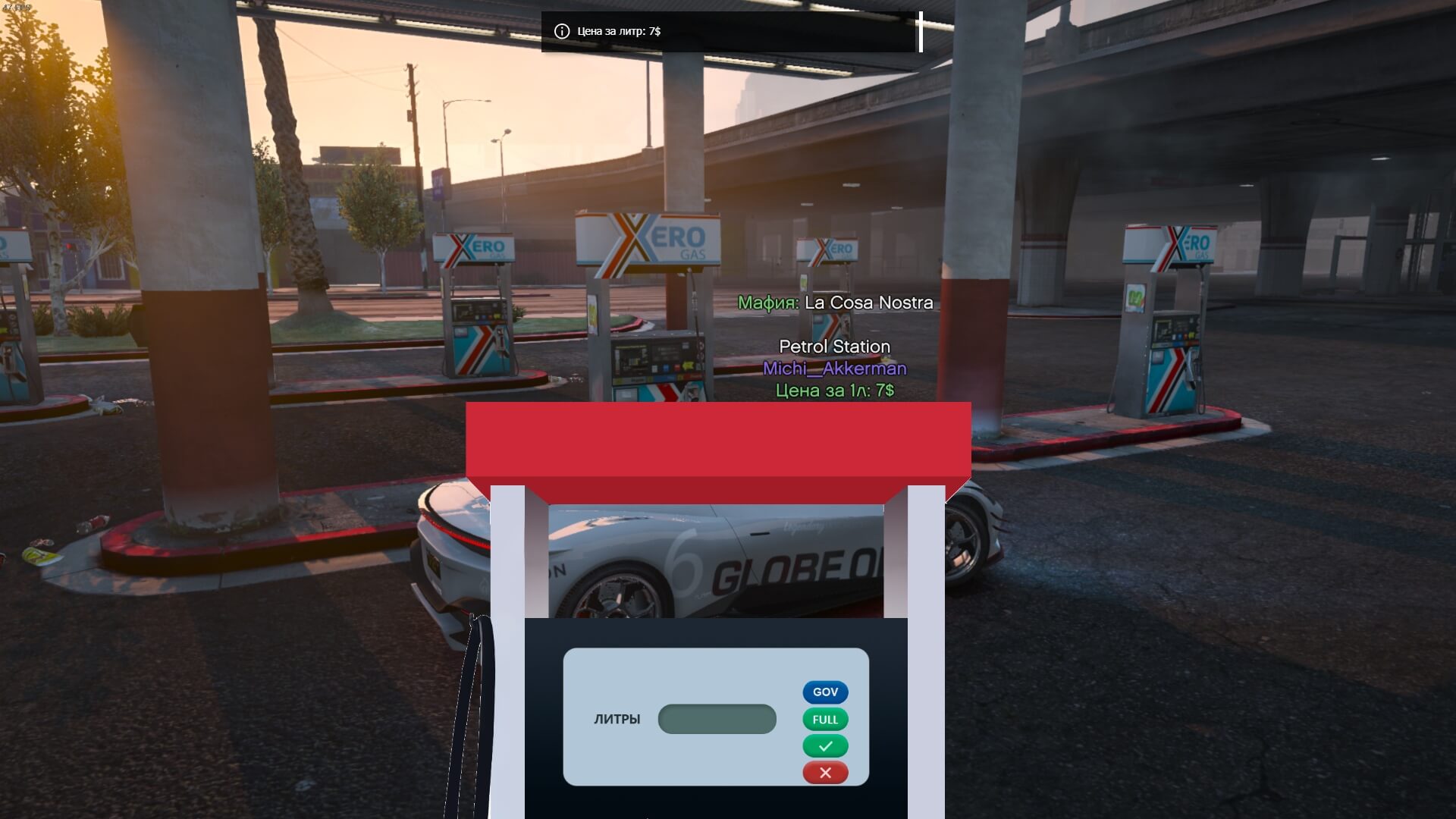Close the fuel pump with red X
The height and width of the screenshot is (819, 1456).
pos(825,773)
